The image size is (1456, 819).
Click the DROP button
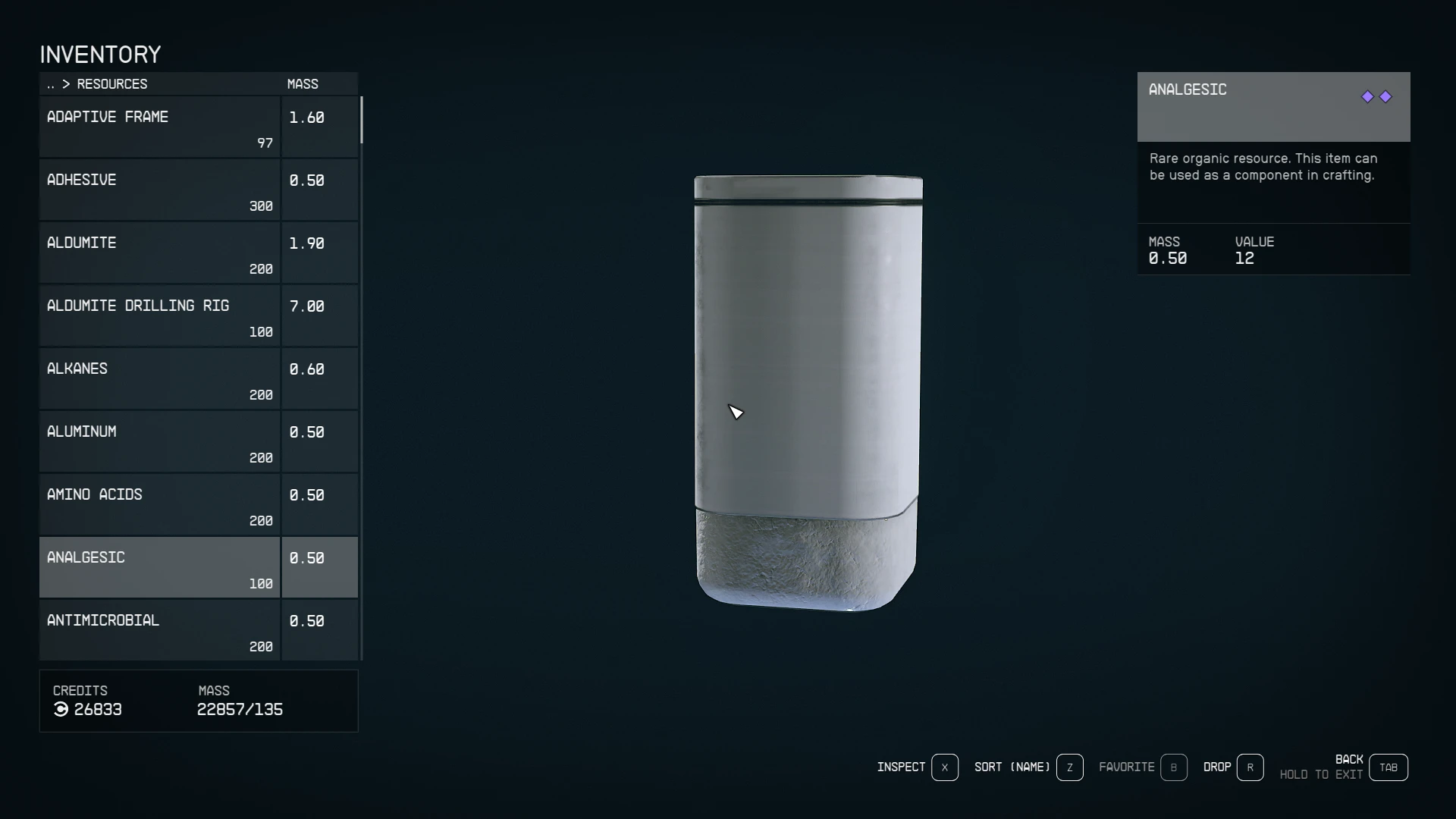coord(1217,767)
